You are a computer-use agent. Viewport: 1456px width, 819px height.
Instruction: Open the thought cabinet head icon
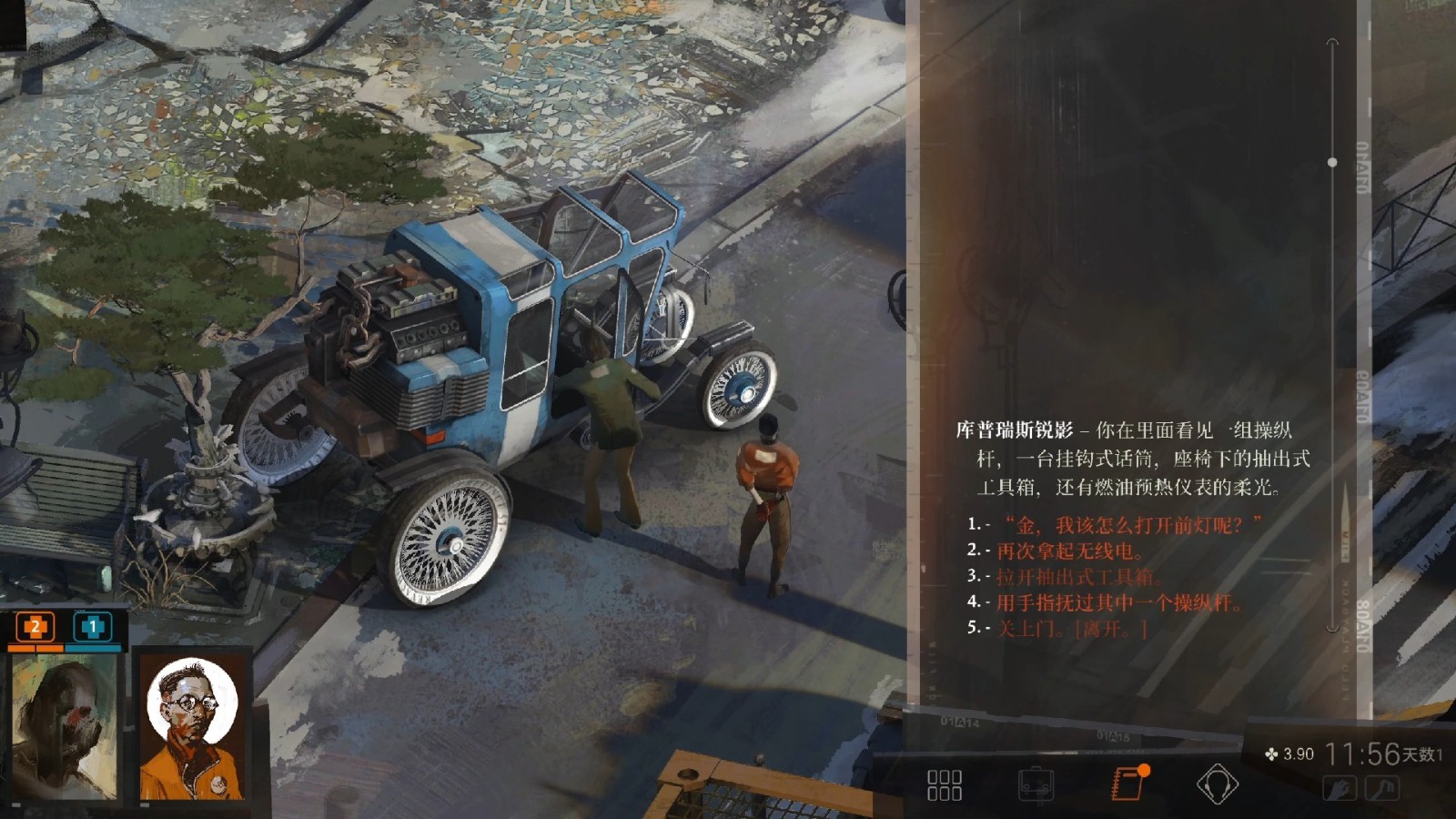click(1217, 784)
